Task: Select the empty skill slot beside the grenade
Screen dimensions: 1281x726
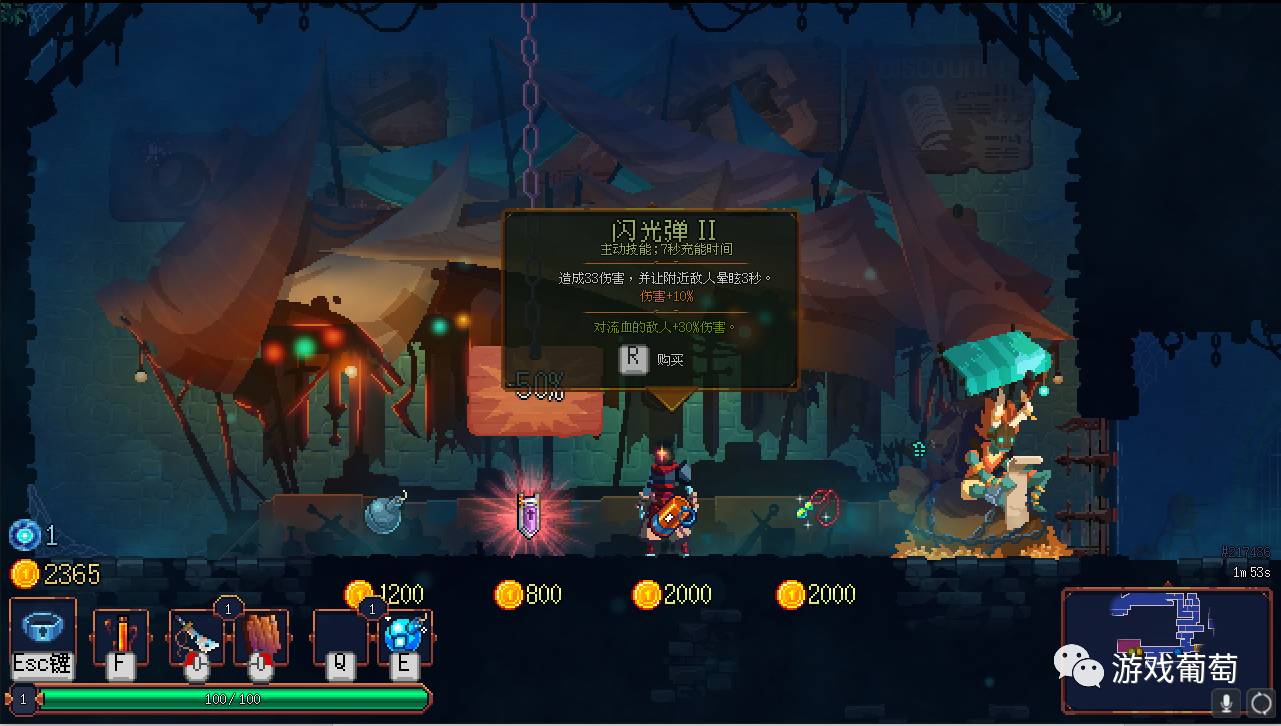Action: pos(340,636)
